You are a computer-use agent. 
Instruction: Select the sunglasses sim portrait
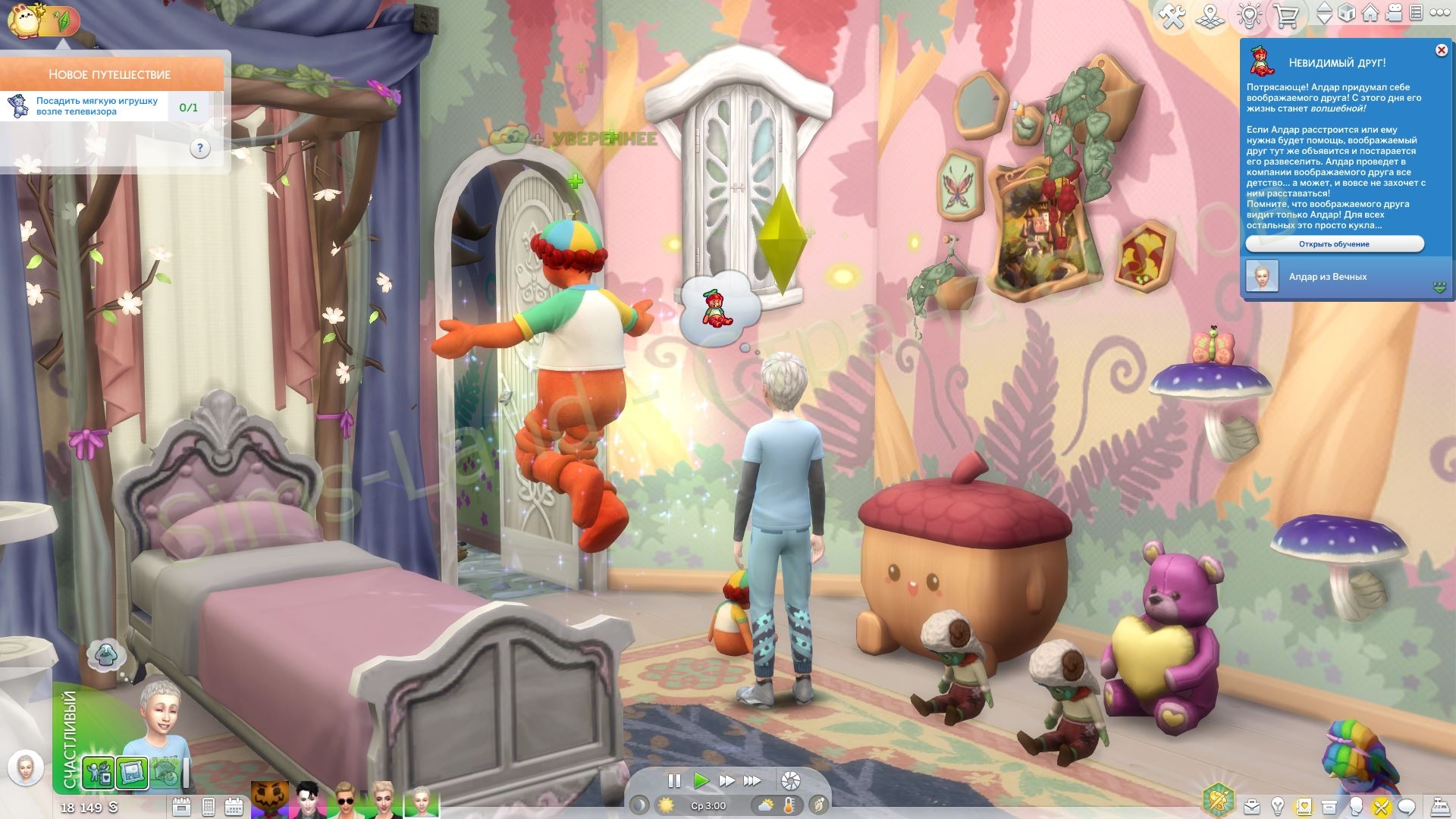346,800
